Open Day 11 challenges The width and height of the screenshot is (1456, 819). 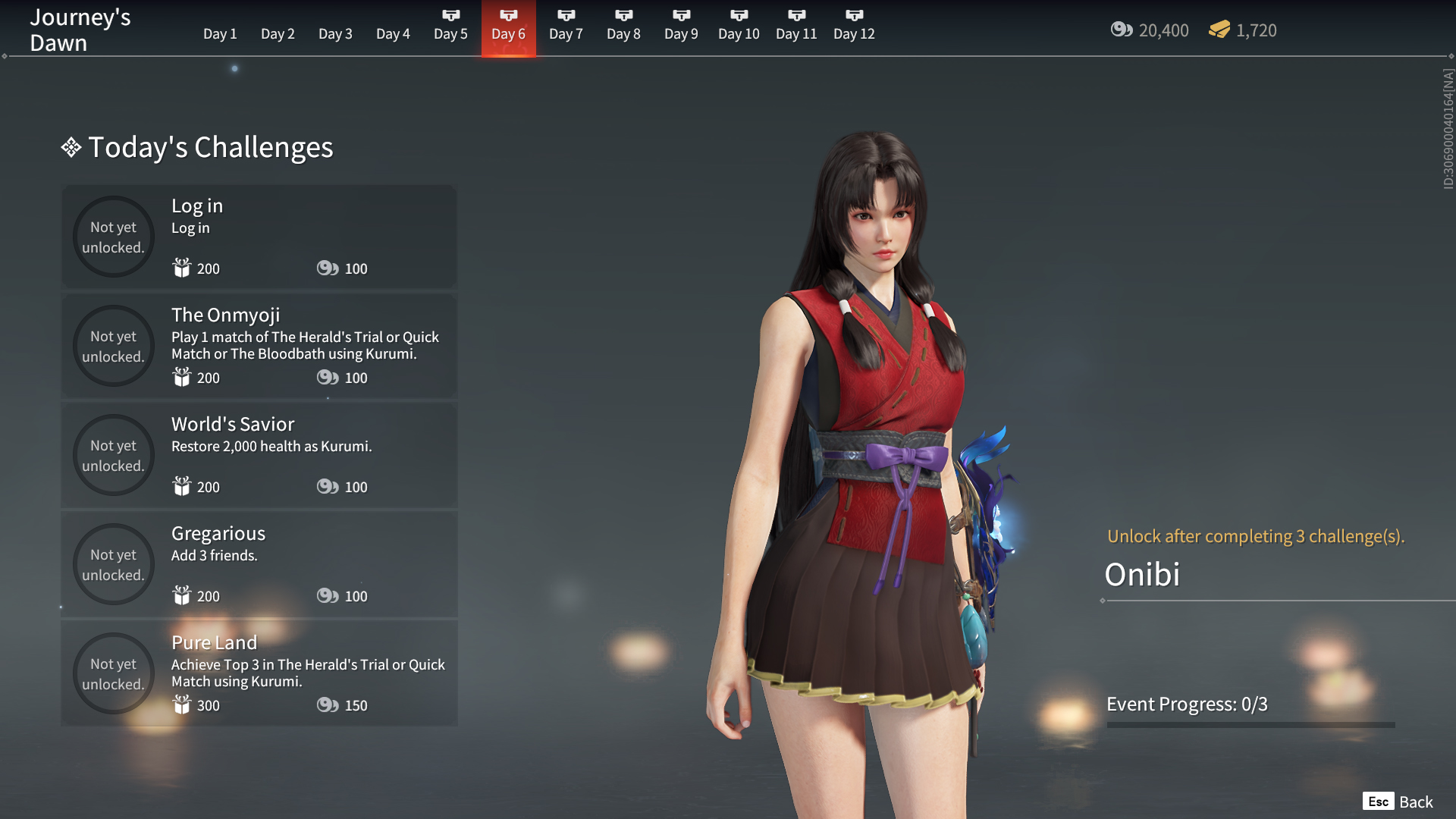(796, 29)
